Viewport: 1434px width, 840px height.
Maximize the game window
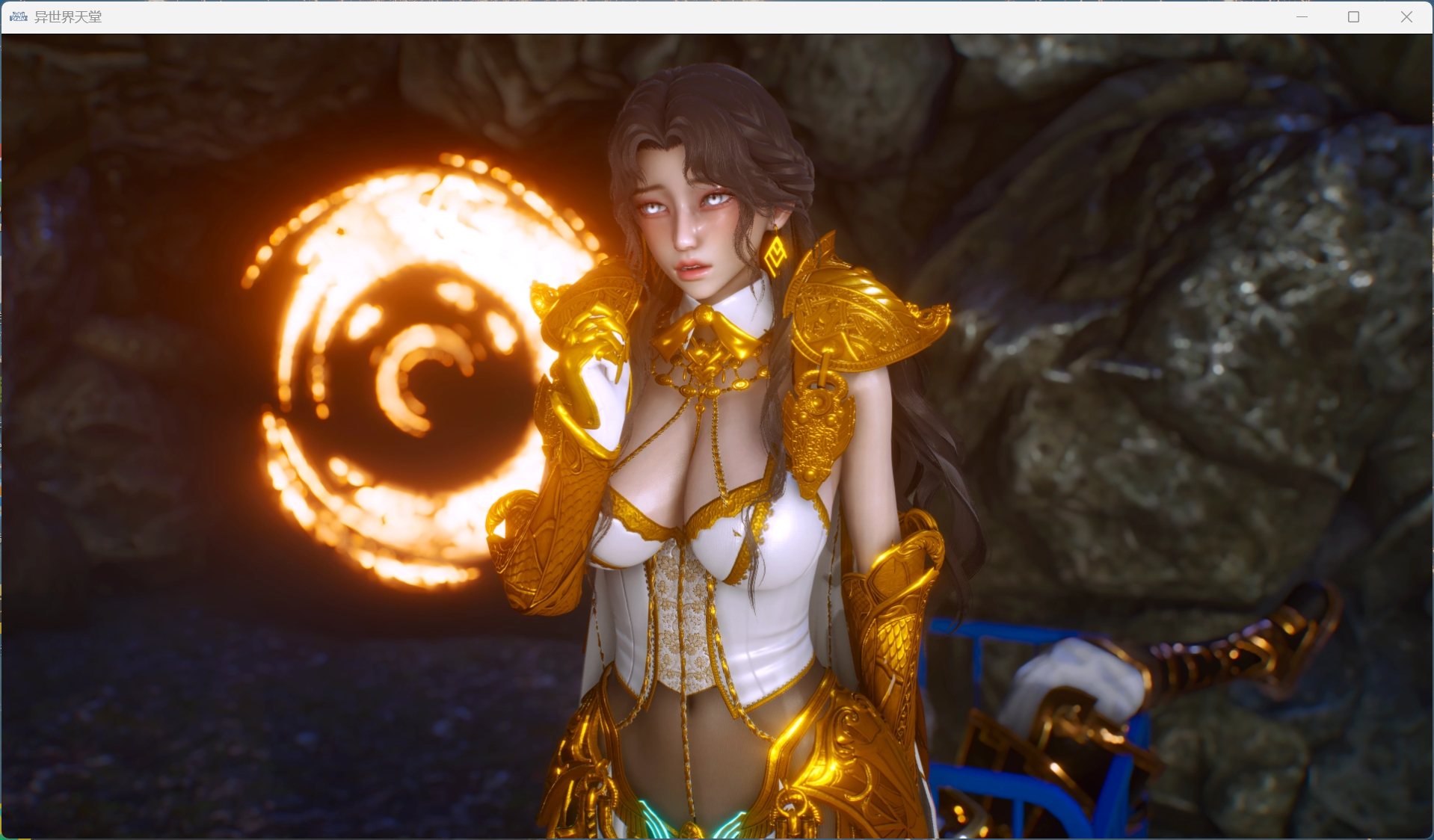[x=1353, y=16]
